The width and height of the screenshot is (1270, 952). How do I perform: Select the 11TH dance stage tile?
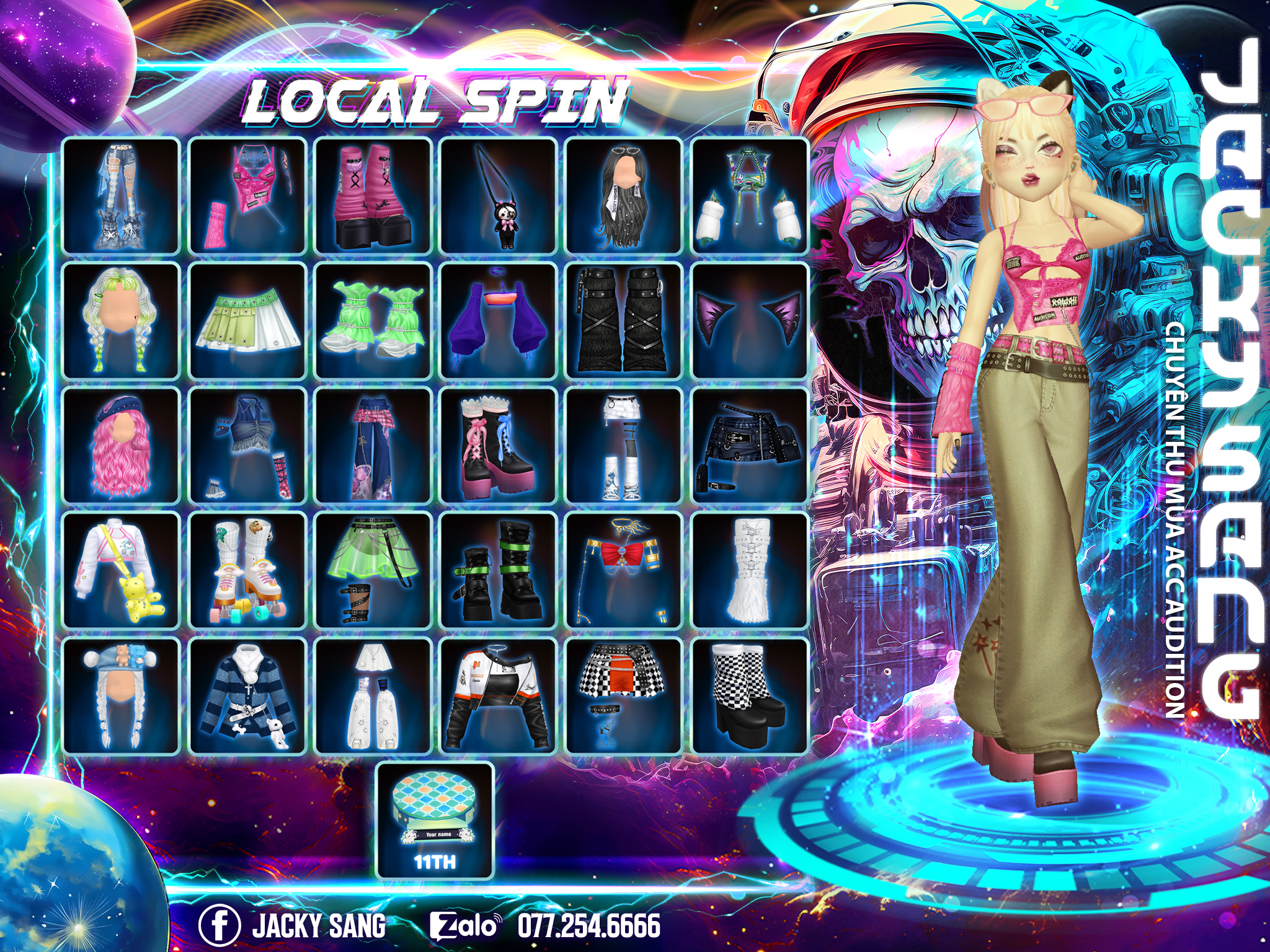(435, 821)
